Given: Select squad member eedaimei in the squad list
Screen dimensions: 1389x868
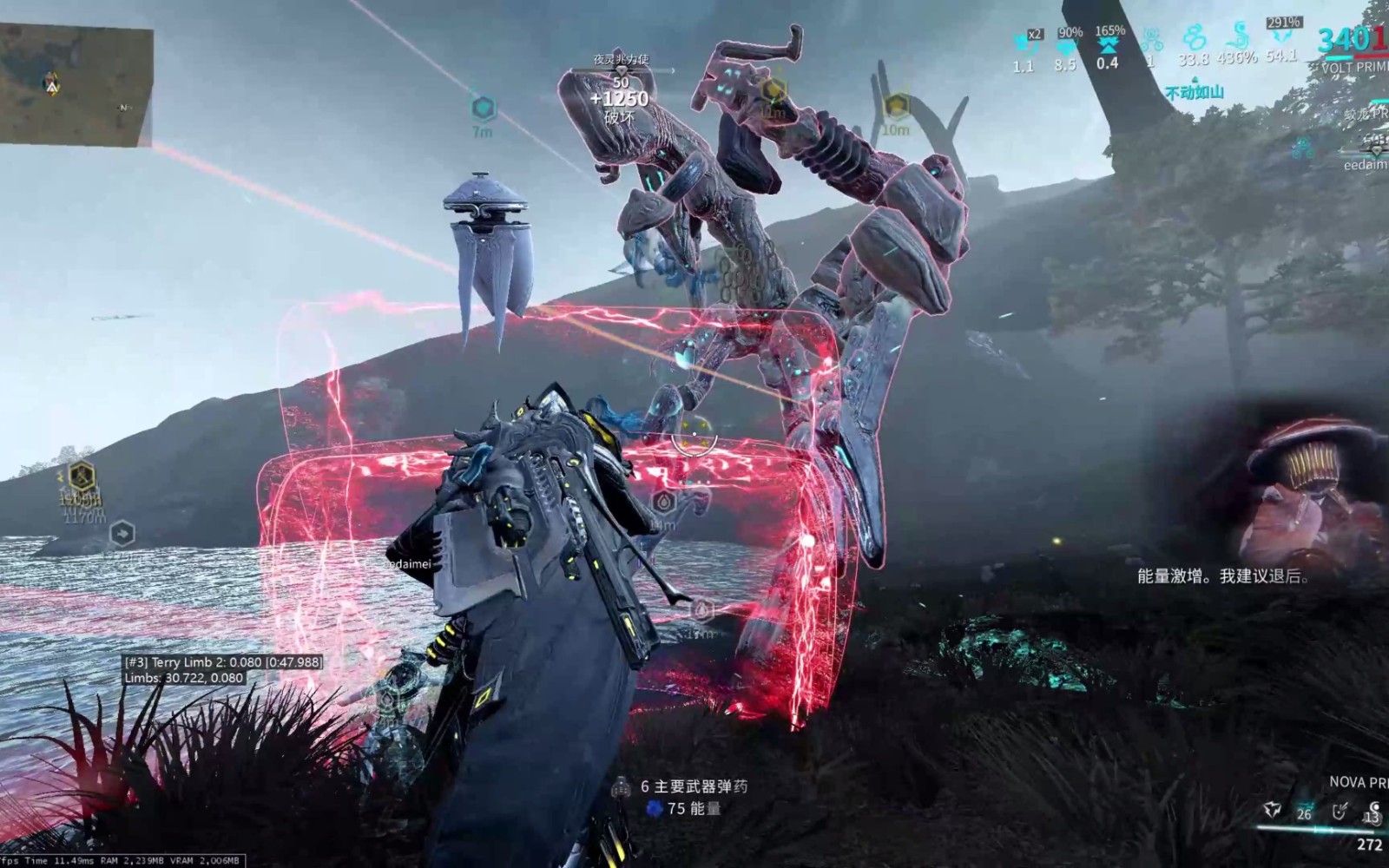Looking at the screenshot, I should (x=1365, y=164).
